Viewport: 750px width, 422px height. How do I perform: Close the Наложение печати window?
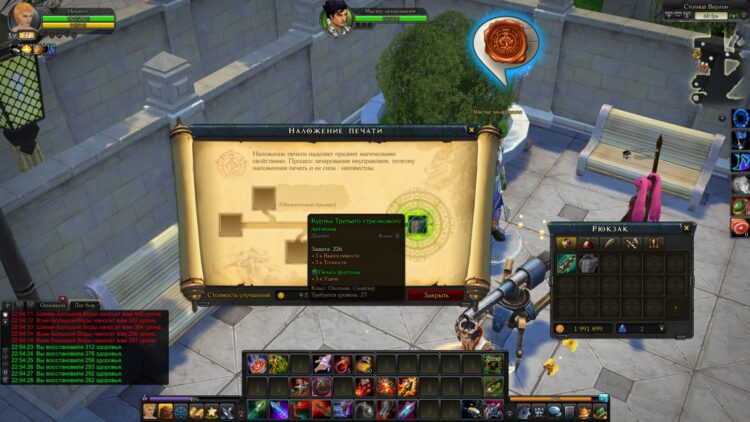[471, 130]
